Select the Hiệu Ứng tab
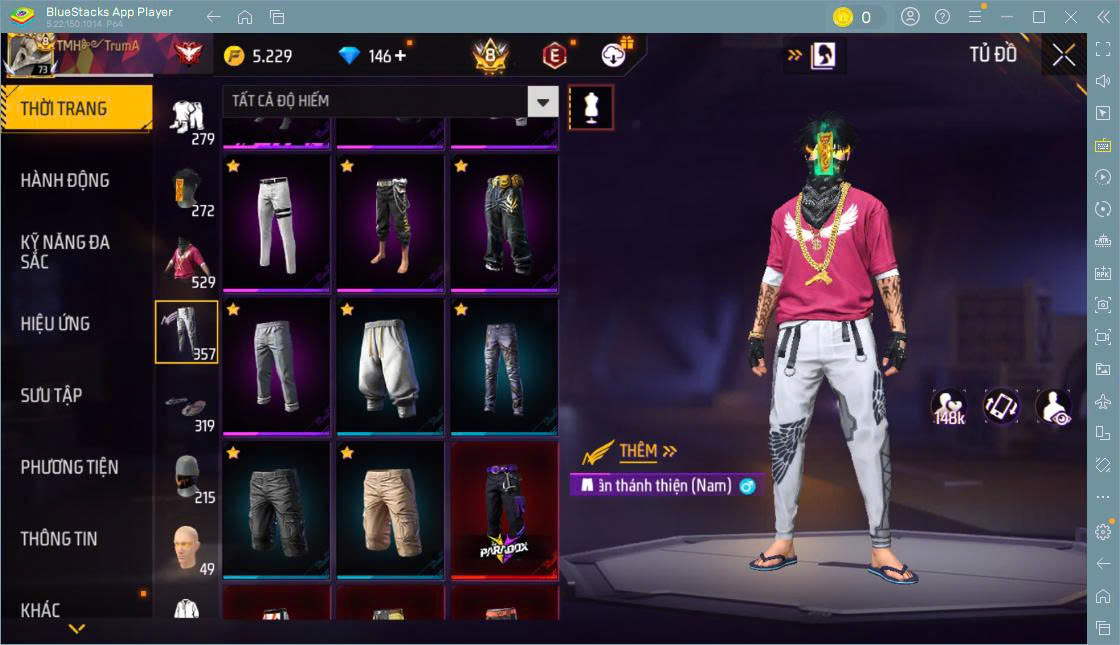 click(56, 323)
